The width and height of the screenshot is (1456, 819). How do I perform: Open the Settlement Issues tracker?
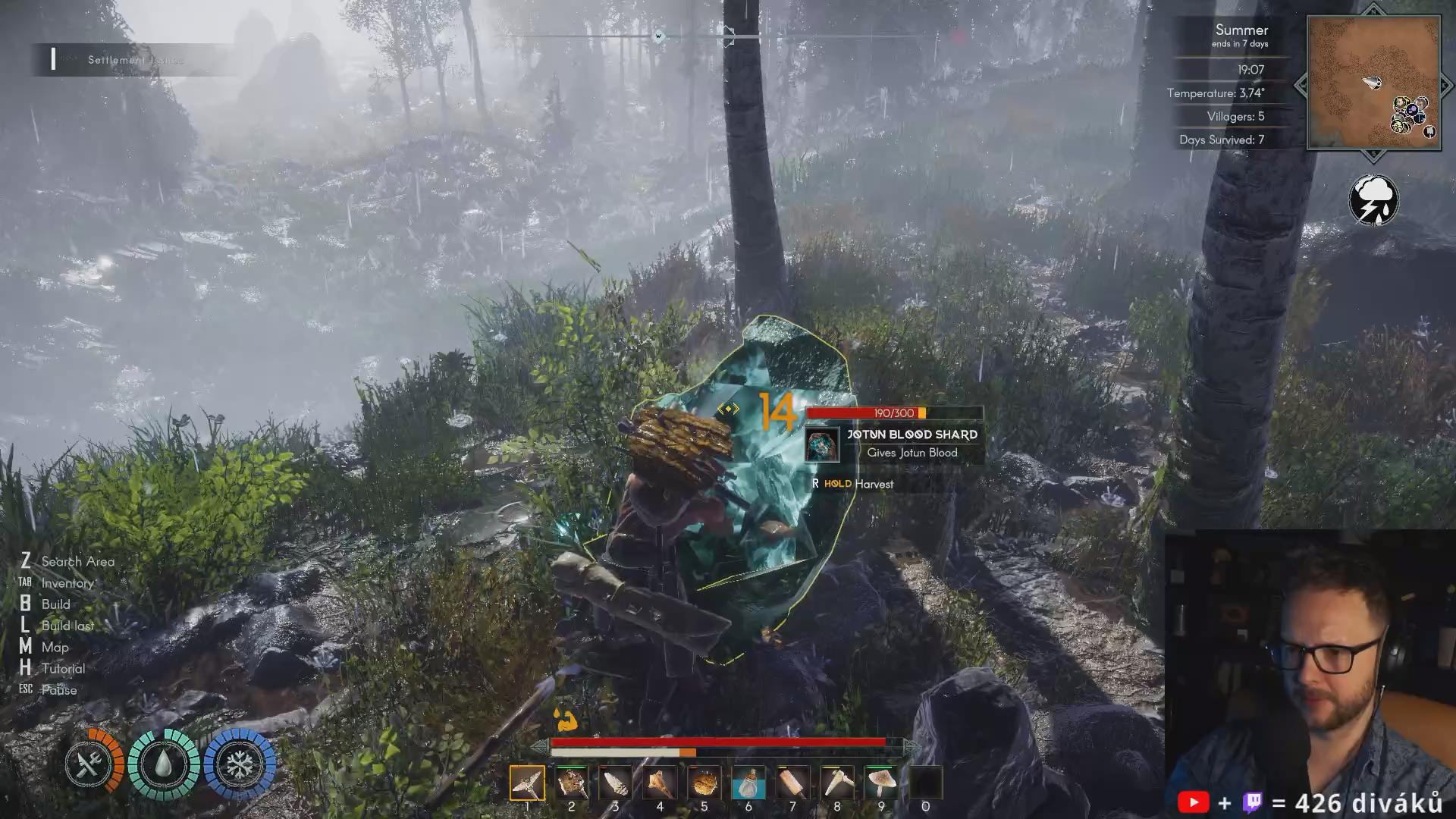(135, 60)
